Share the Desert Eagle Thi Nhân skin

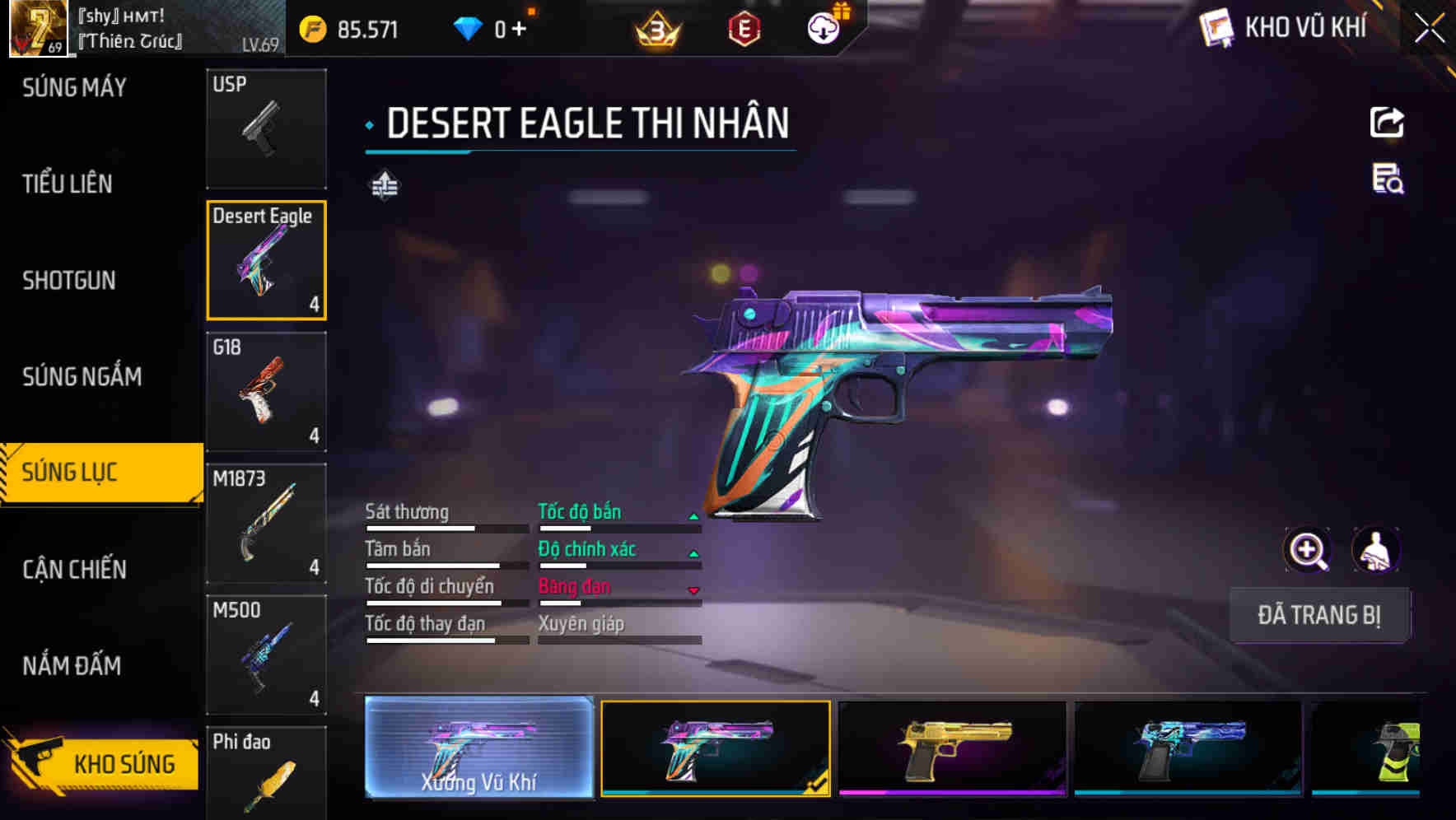(1388, 122)
